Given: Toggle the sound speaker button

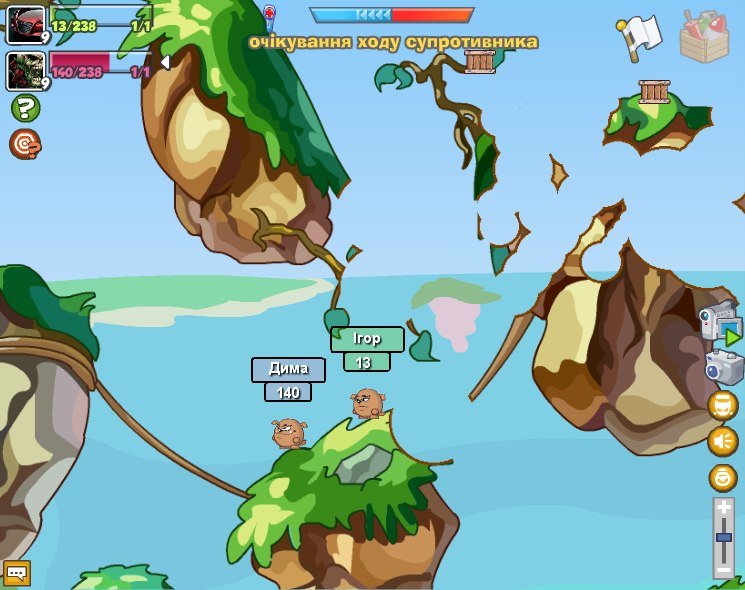Looking at the screenshot, I should click(722, 441).
